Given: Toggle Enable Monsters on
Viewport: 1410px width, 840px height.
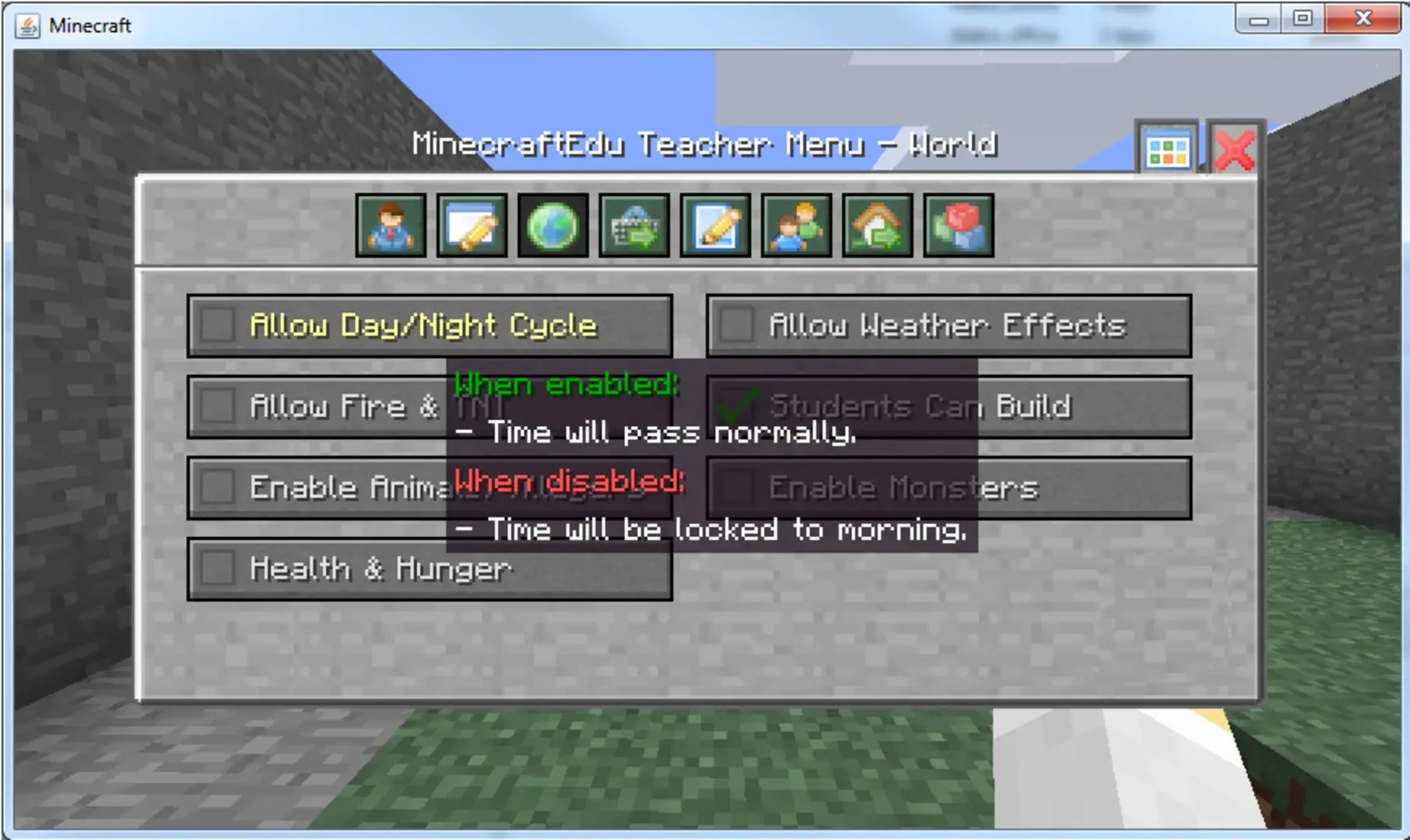Looking at the screenshot, I should tap(737, 488).
